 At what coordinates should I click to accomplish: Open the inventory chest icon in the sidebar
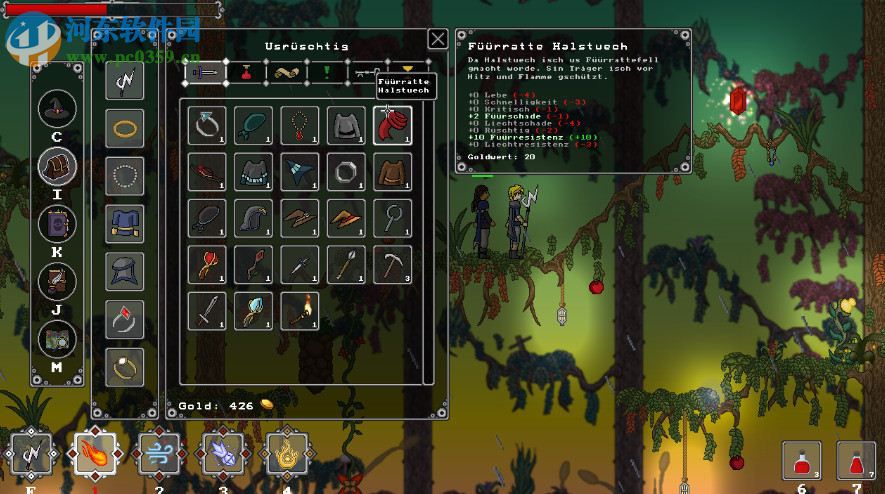point(56,167)
